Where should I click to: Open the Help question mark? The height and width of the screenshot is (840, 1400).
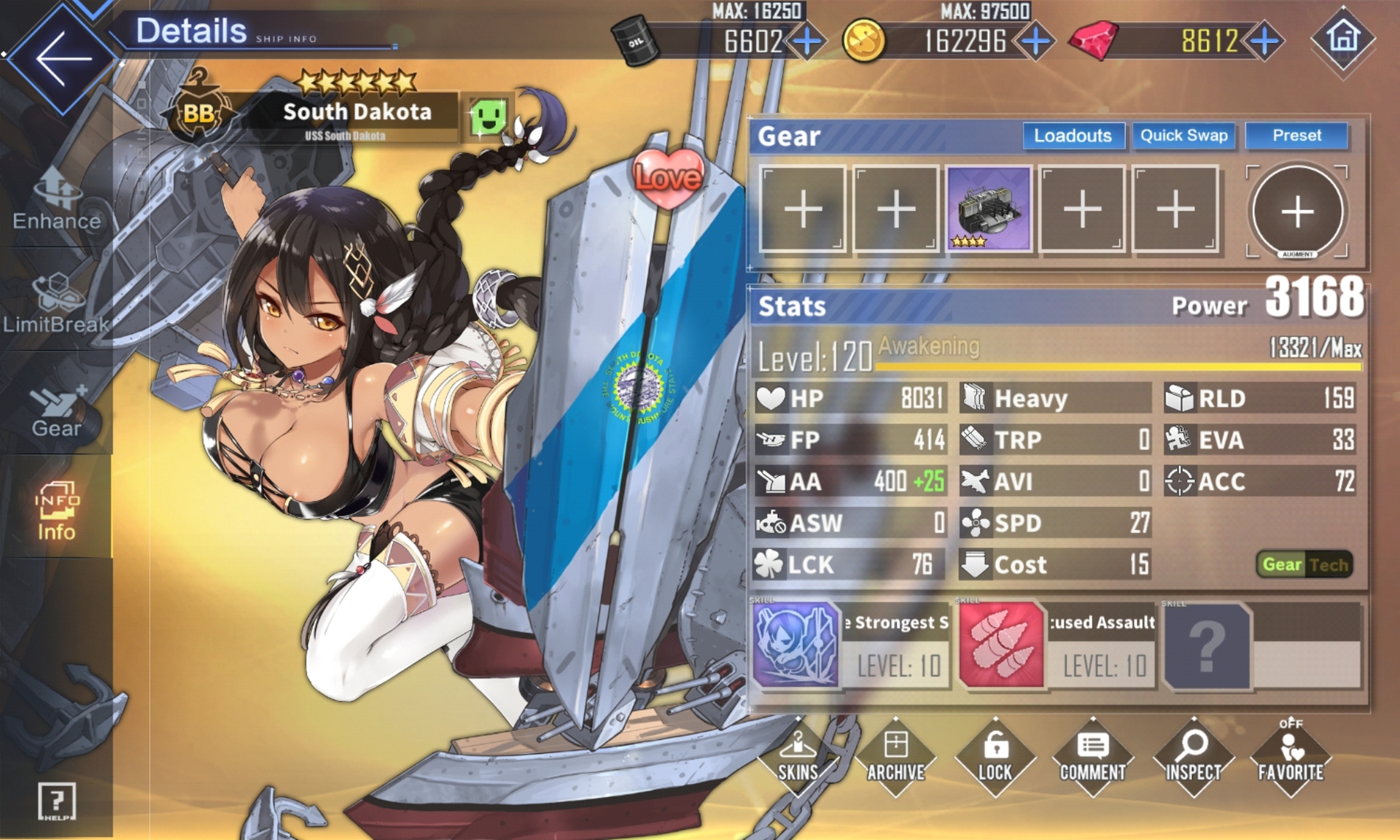56,801
